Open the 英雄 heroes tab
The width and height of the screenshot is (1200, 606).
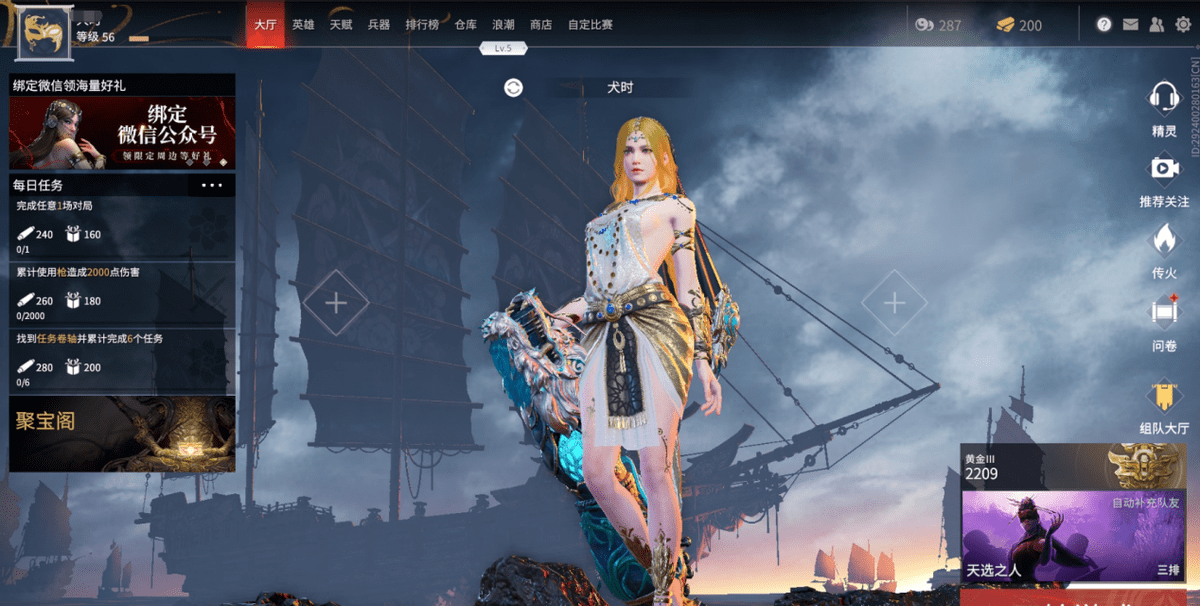pos(302,25)
